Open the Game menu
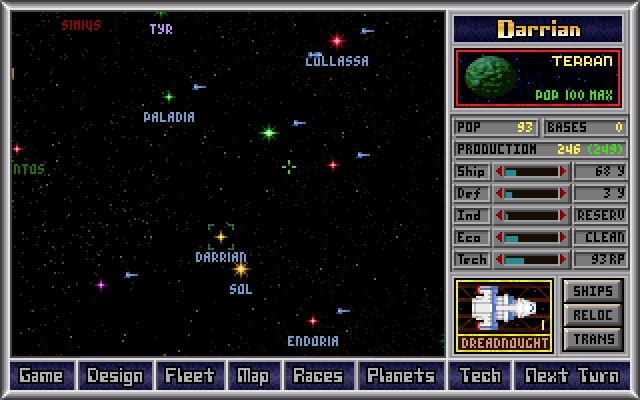The width and height of the screenshot is (640, 400). [x=41, y=376]
